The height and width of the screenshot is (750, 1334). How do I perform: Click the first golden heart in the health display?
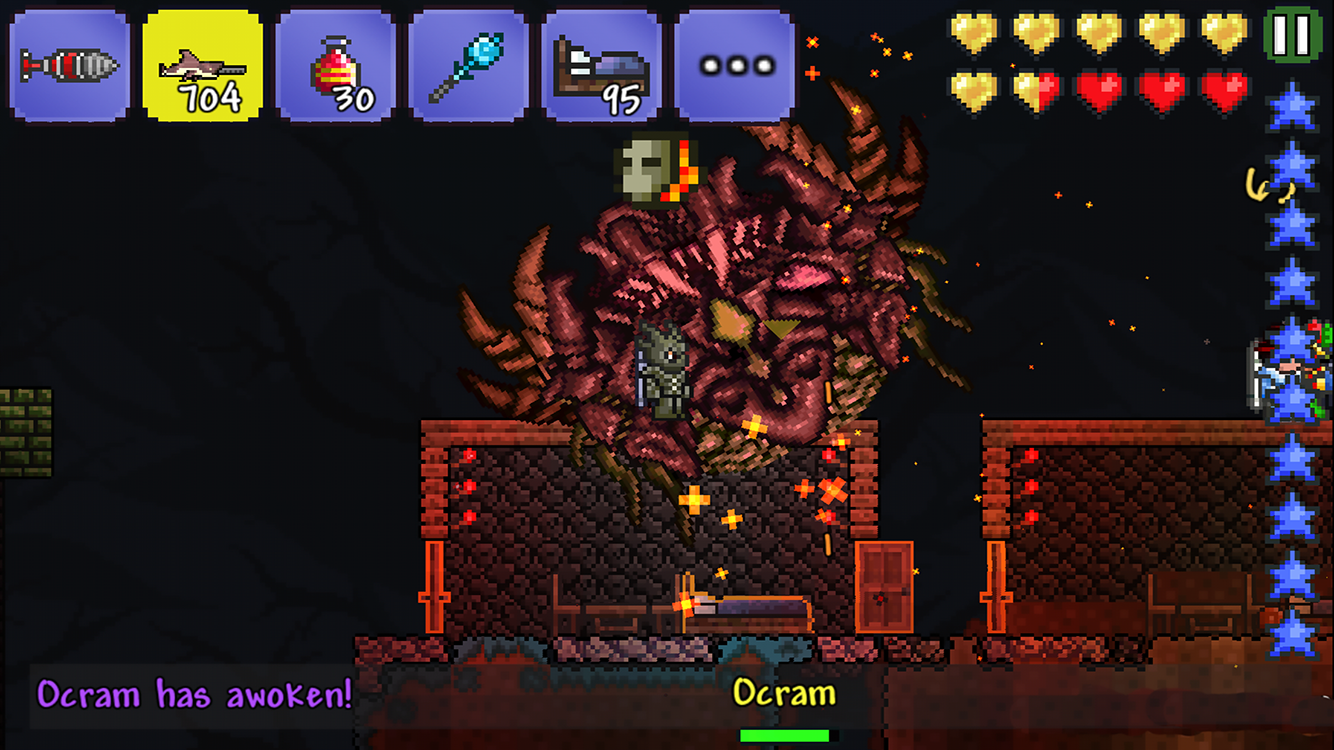pos(971,32)
